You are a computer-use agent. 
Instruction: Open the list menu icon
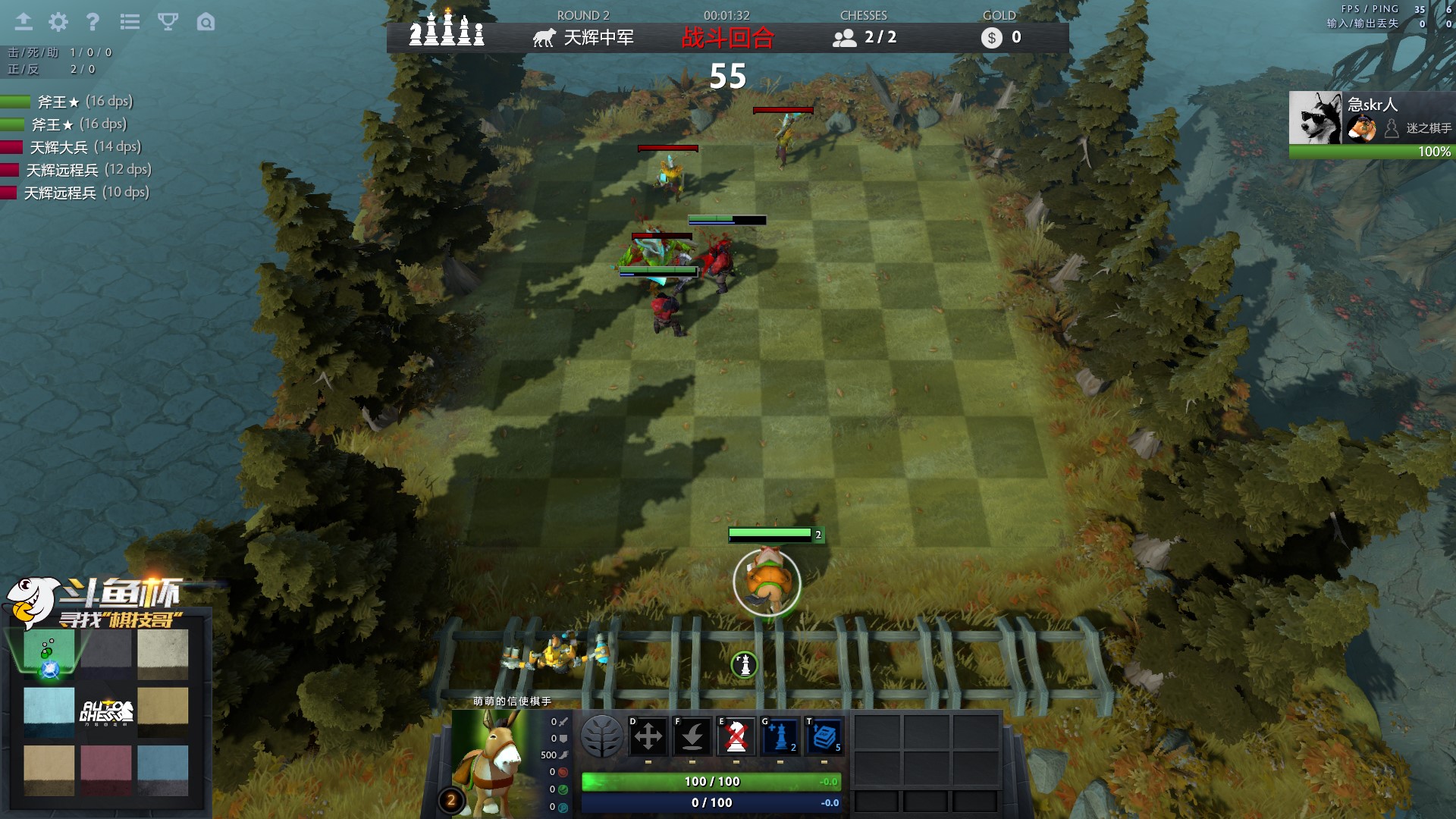pos(130,22)
